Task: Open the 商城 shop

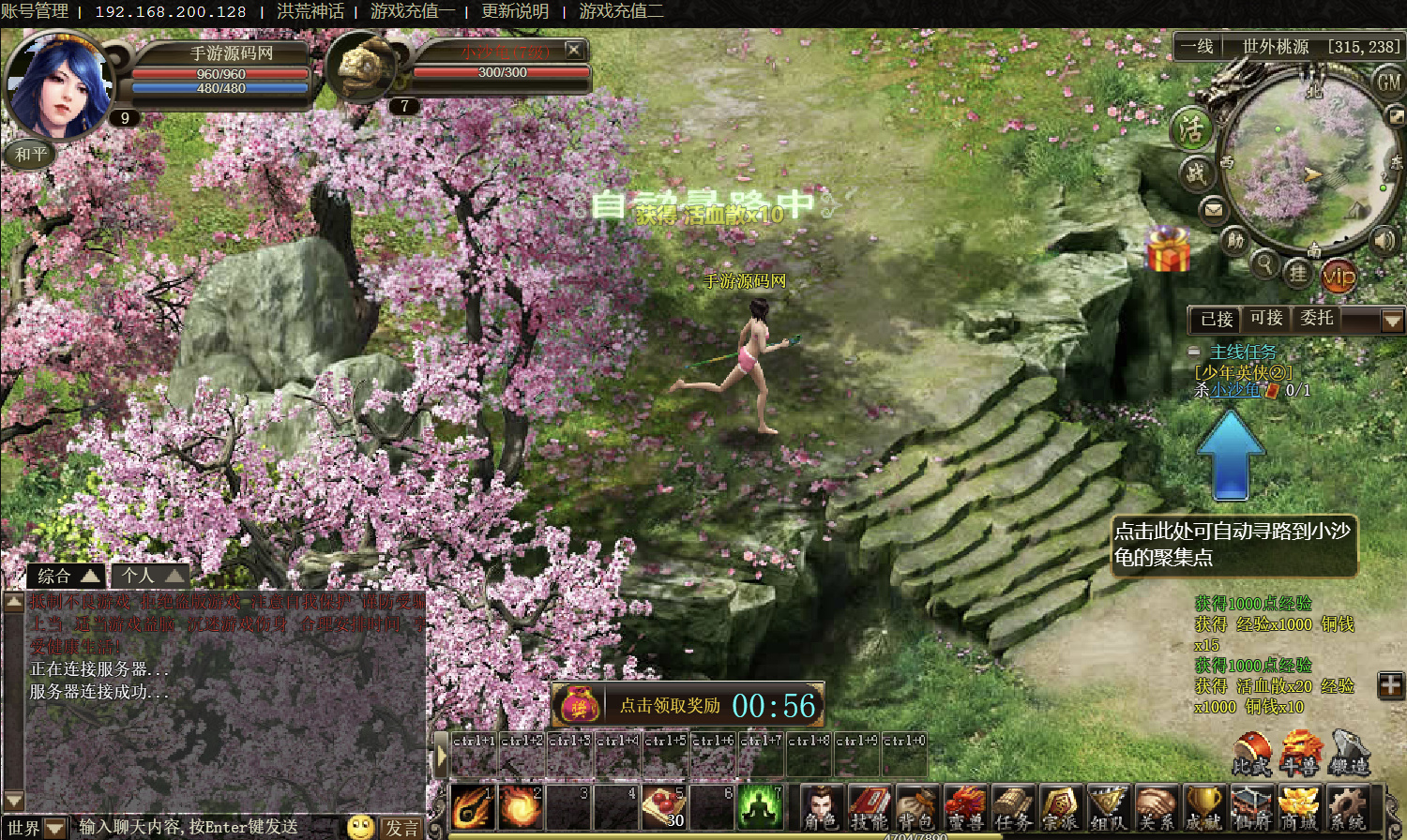Action: pyautogui.click(x=1299, y=807)
